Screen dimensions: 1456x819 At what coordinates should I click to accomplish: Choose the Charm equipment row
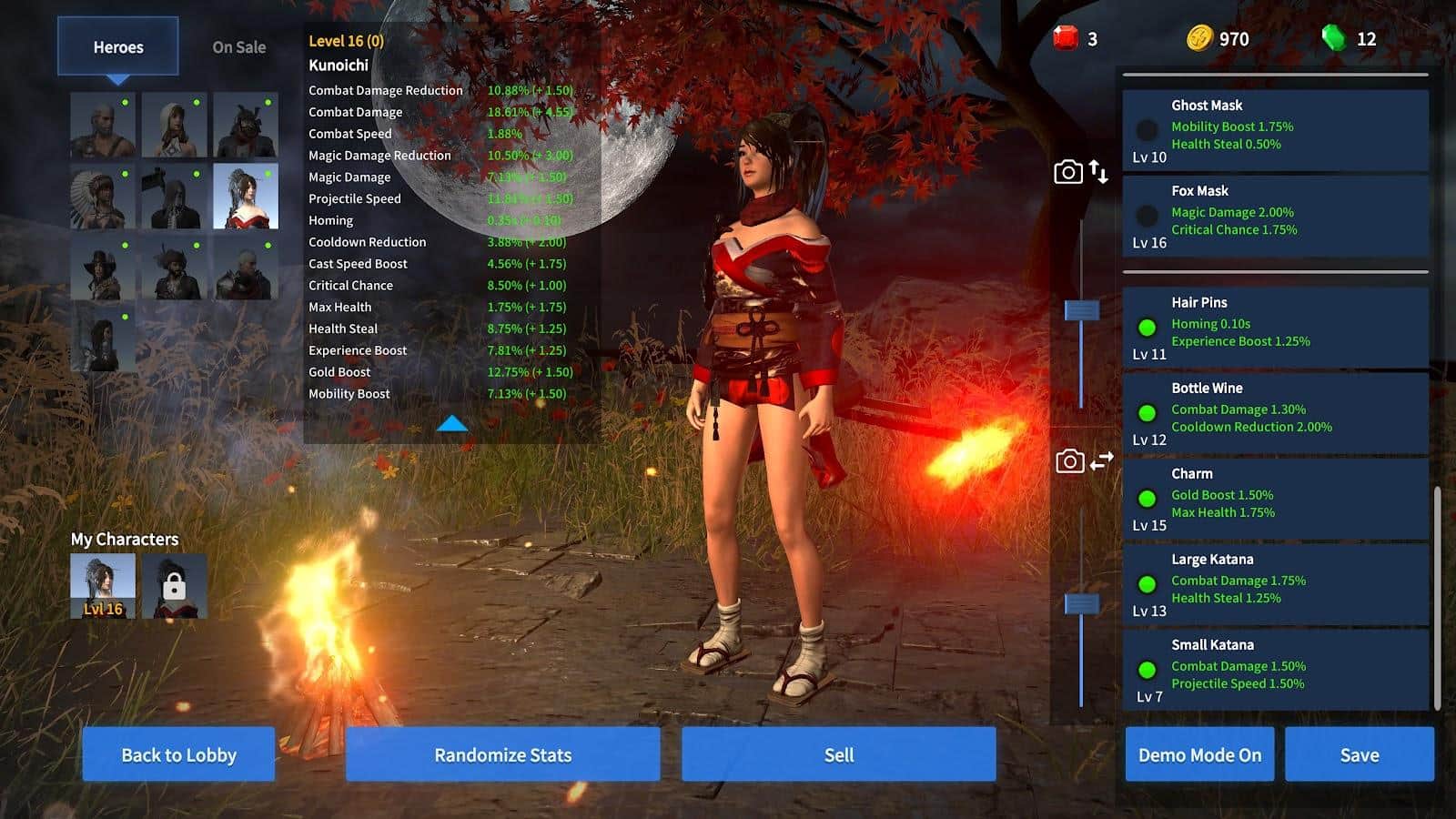[1274, 499]
